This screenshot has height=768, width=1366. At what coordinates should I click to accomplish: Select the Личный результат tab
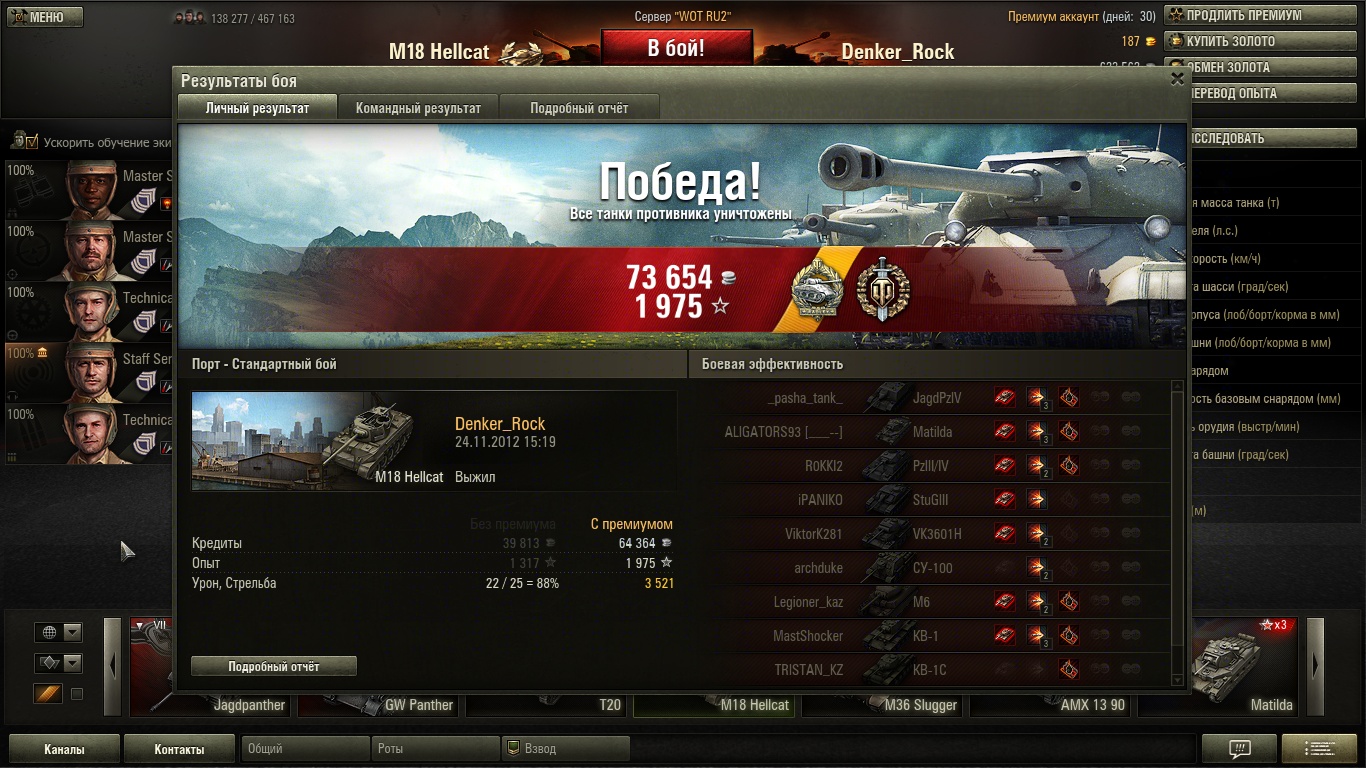tap(257, 108)
